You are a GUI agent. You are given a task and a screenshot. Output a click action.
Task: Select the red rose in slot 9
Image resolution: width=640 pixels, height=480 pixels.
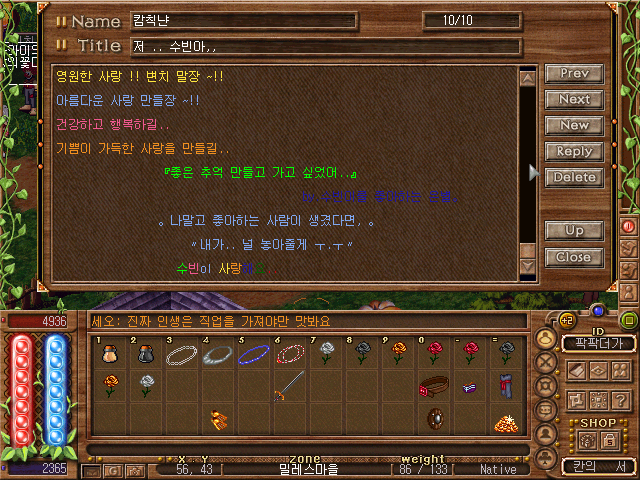tap(398, 353)
